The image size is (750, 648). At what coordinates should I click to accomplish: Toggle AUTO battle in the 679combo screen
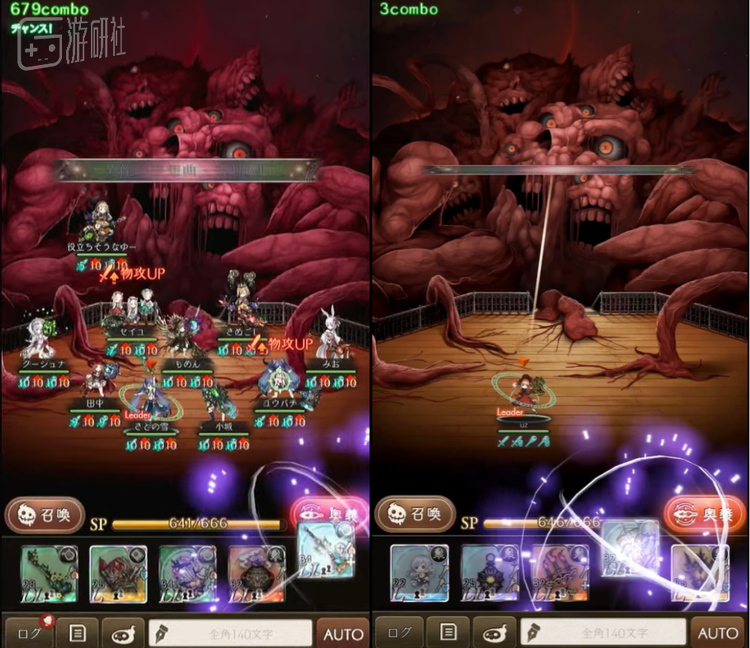[343, 632]
